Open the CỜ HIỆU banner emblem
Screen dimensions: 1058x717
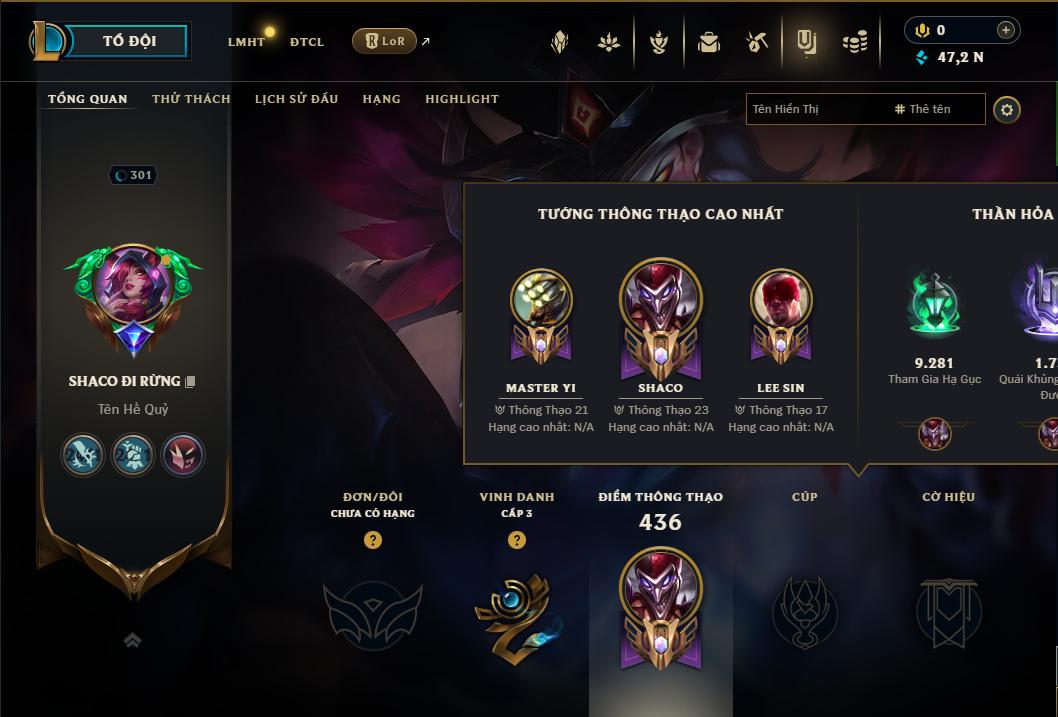(948, 612)
